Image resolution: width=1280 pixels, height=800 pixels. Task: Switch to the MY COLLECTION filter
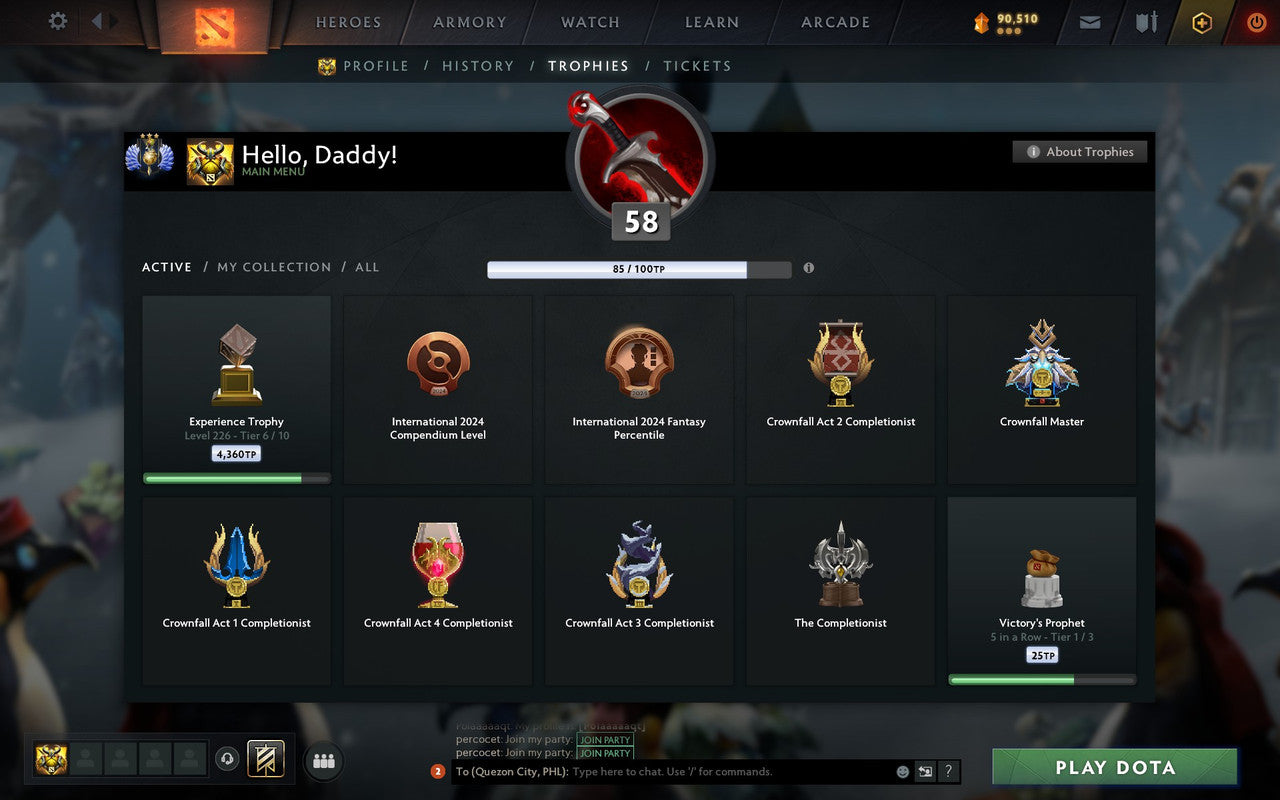click(274, 267)
